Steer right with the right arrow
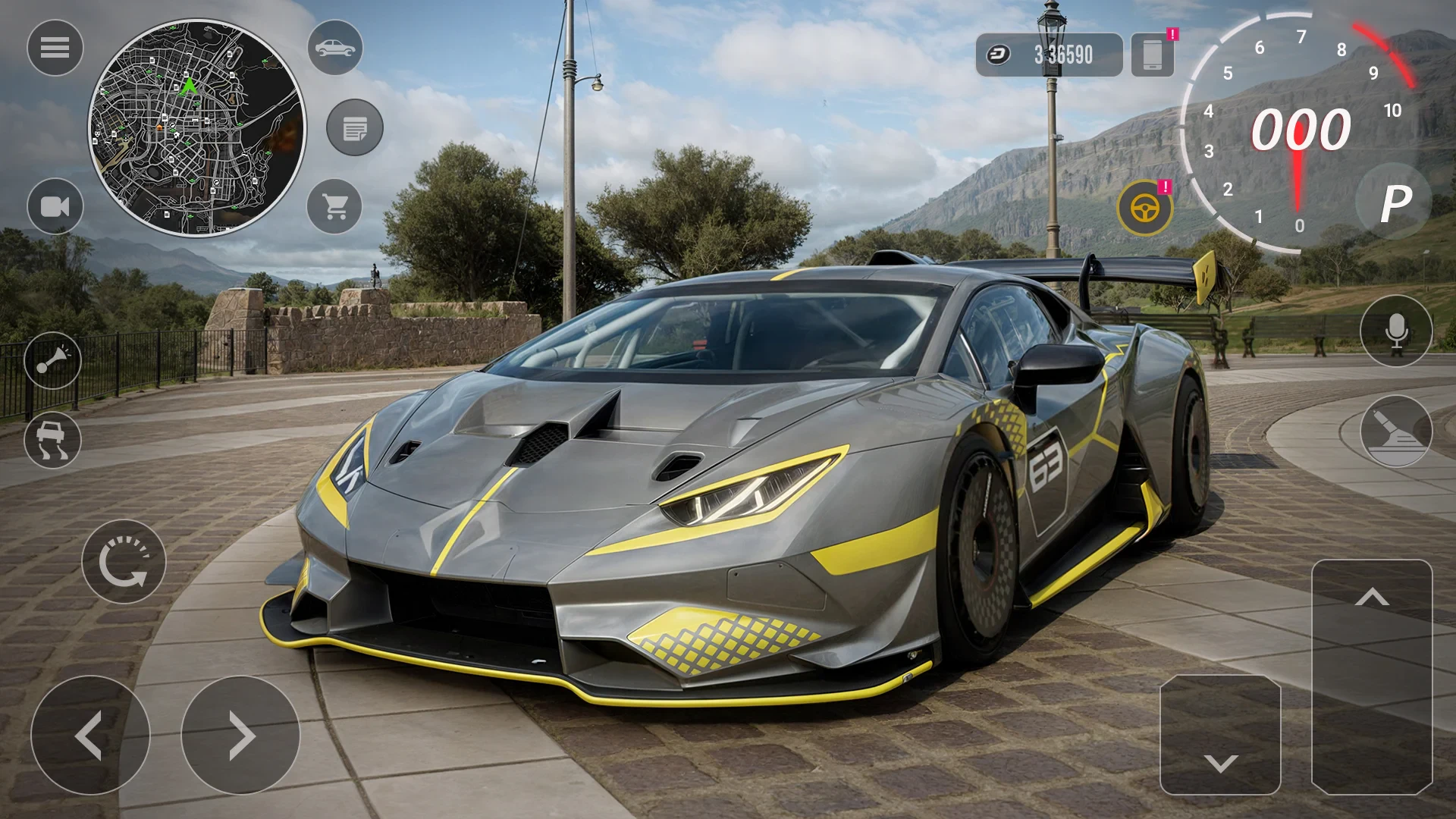The image size is (1456, 819). point(241,735)
